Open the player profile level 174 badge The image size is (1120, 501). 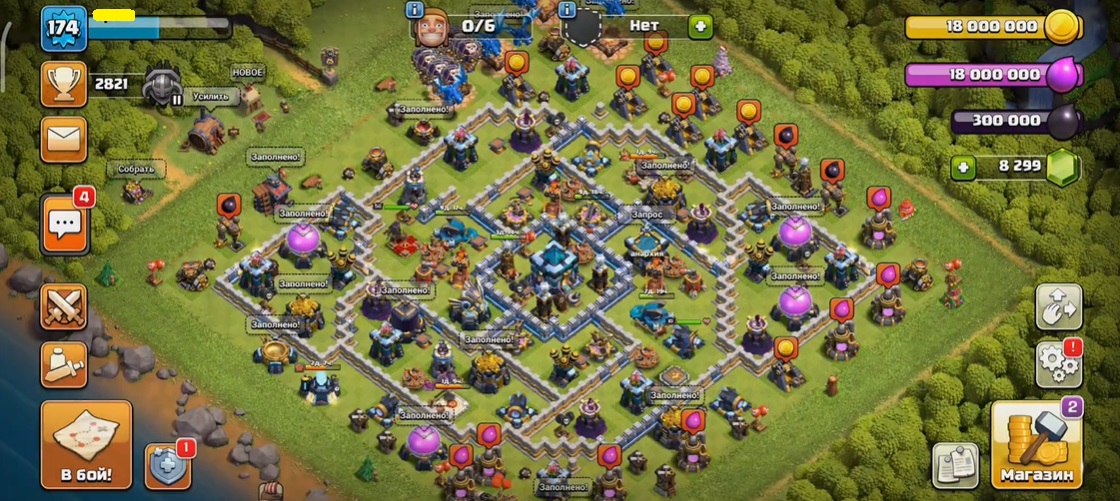[x=62, y=29]
